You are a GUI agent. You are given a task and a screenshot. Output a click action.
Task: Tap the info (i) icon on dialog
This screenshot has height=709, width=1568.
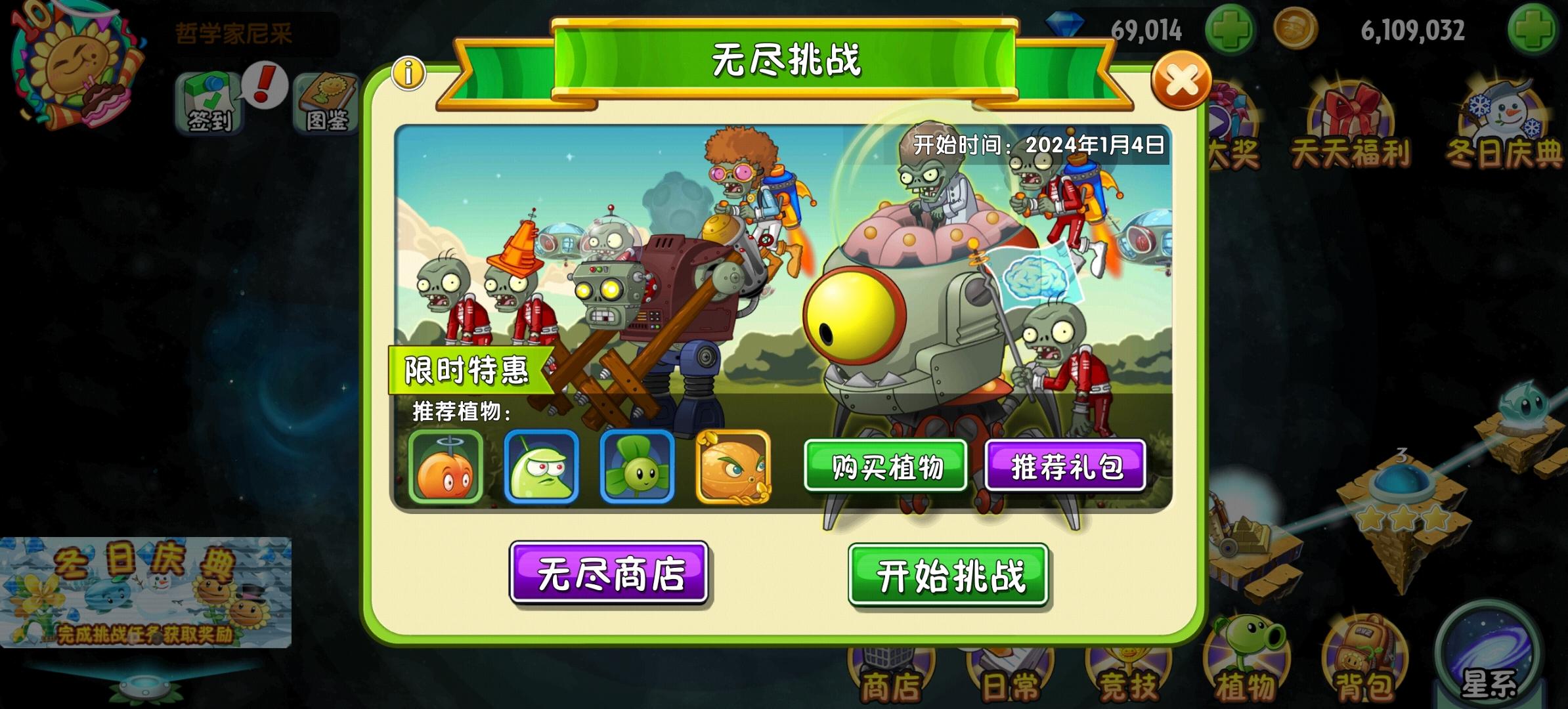coord(407,72)
